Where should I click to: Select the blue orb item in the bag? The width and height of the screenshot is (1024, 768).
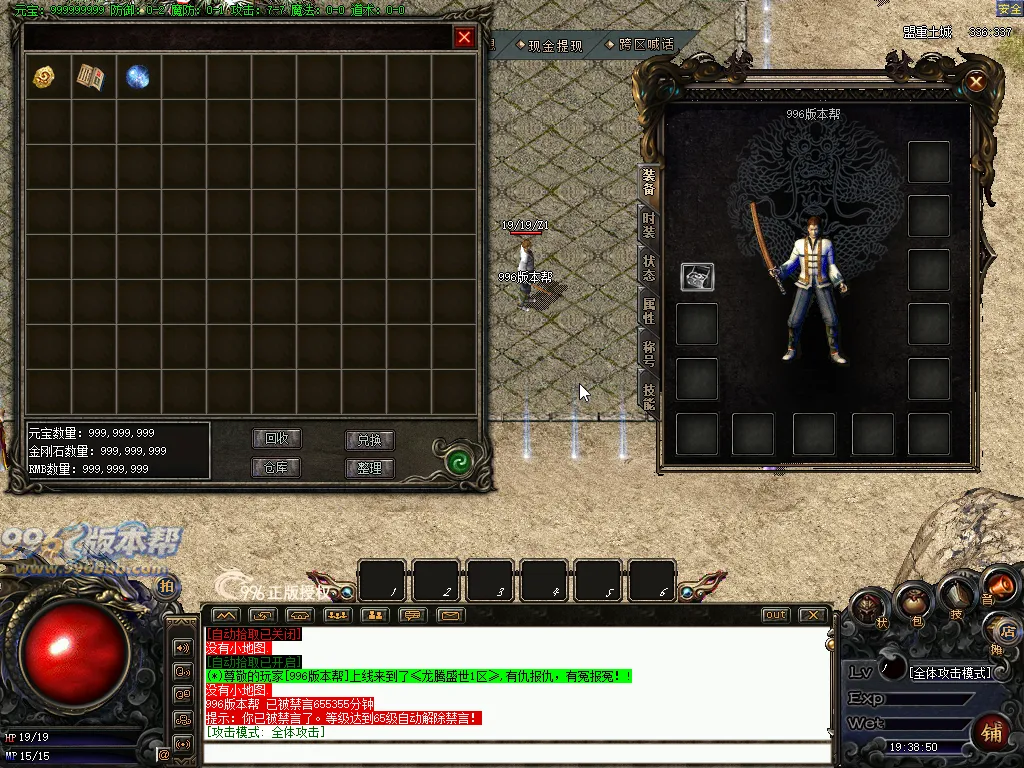(x=137, y=77)
